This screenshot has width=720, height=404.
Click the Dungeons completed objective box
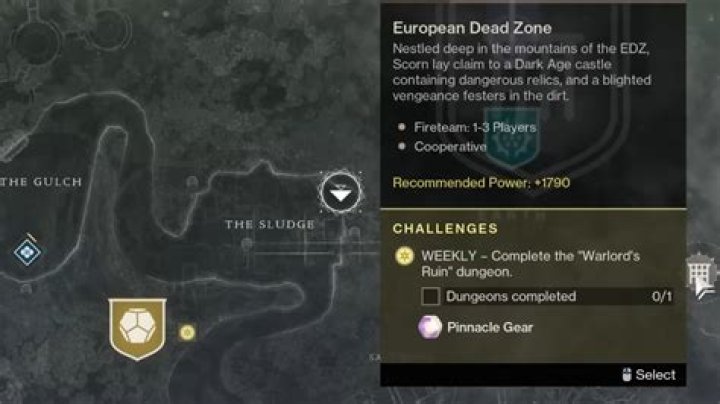[x=431, y=296]
